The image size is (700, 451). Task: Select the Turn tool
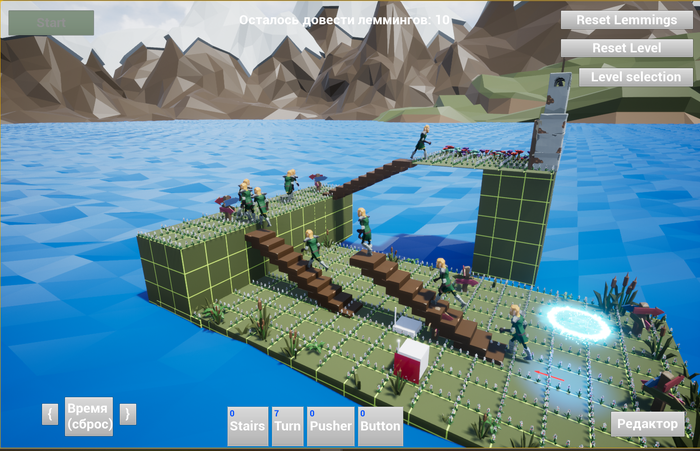[287, 426]
